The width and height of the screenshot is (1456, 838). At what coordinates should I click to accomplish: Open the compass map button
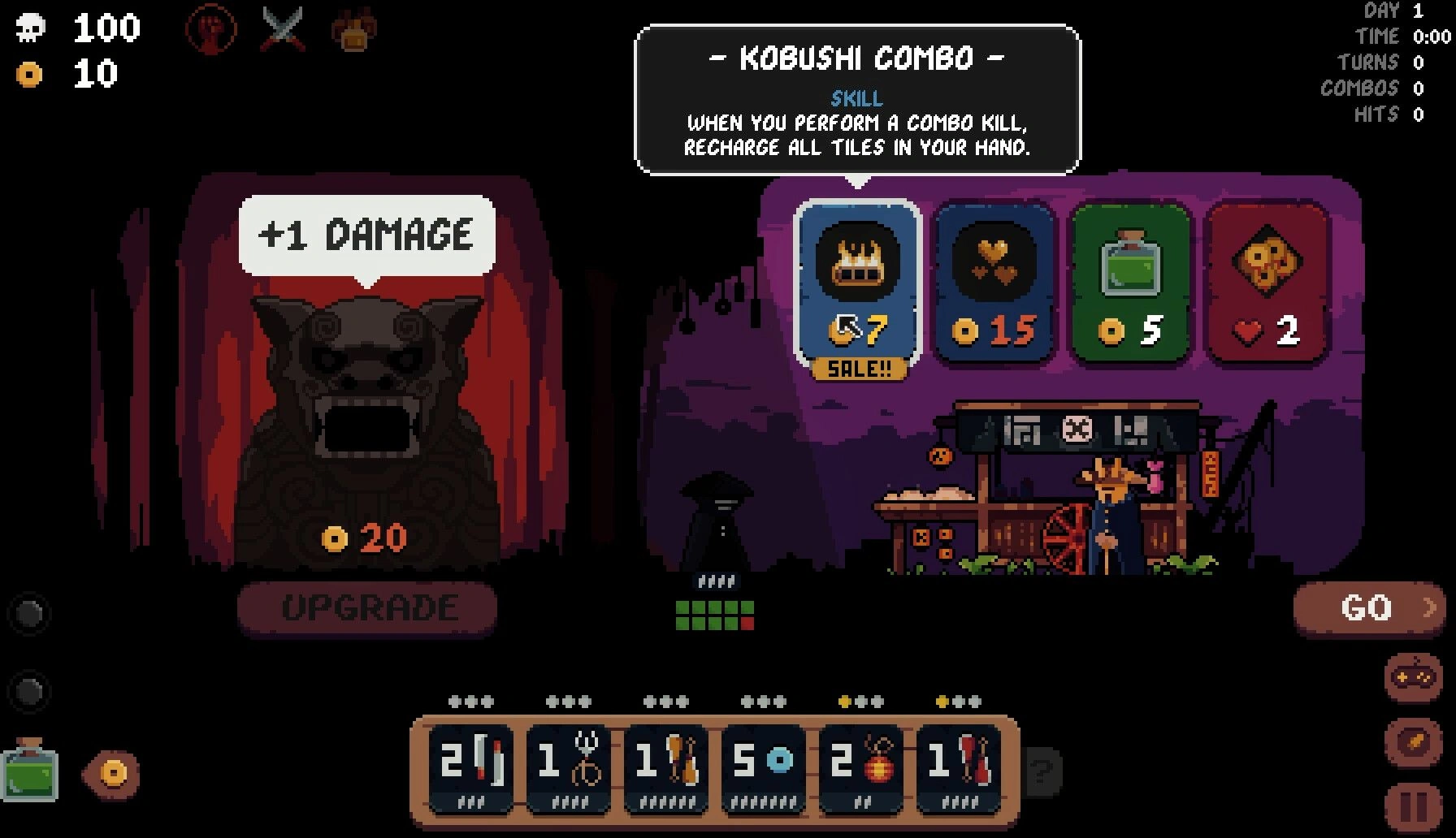tap(1413, 742)
